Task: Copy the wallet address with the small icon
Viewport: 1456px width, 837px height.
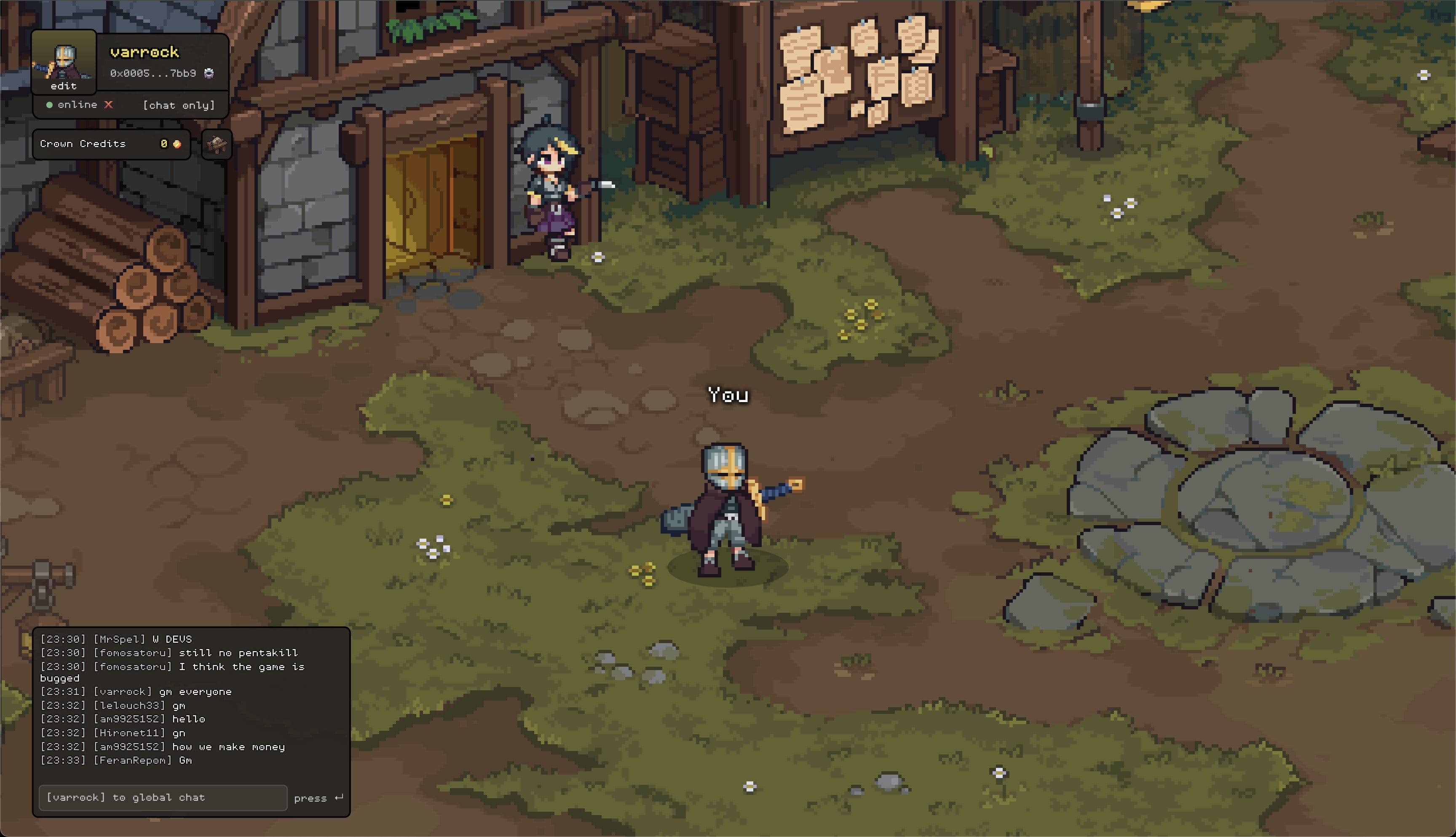Action: pyautogui.click(x=209, y=73)
